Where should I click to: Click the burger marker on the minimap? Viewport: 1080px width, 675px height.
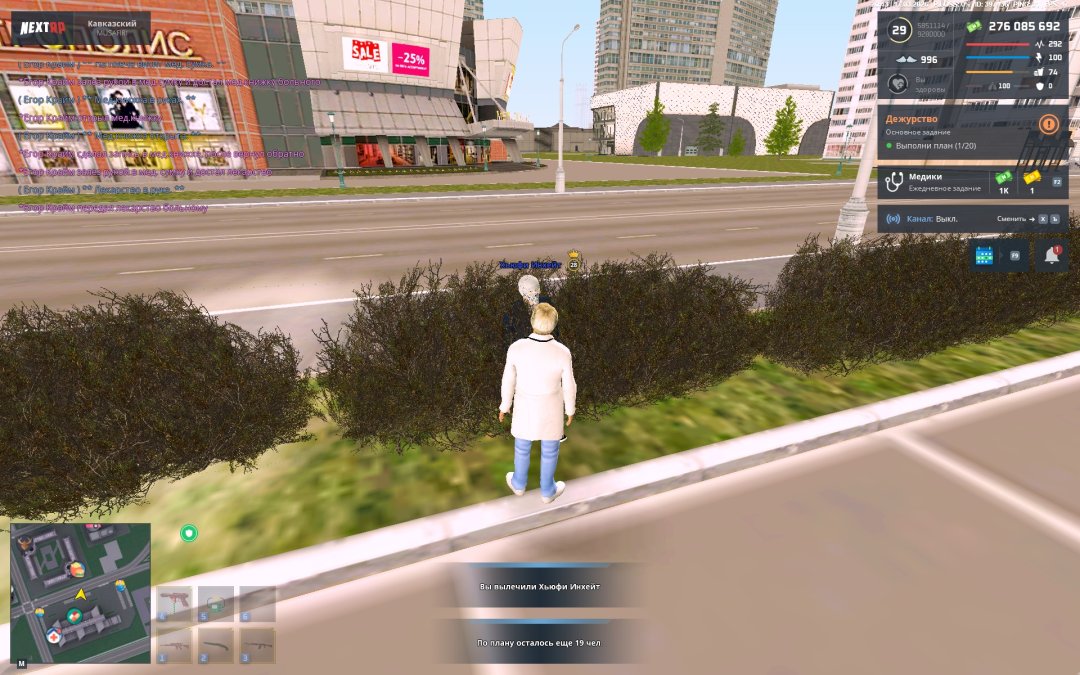75,570
